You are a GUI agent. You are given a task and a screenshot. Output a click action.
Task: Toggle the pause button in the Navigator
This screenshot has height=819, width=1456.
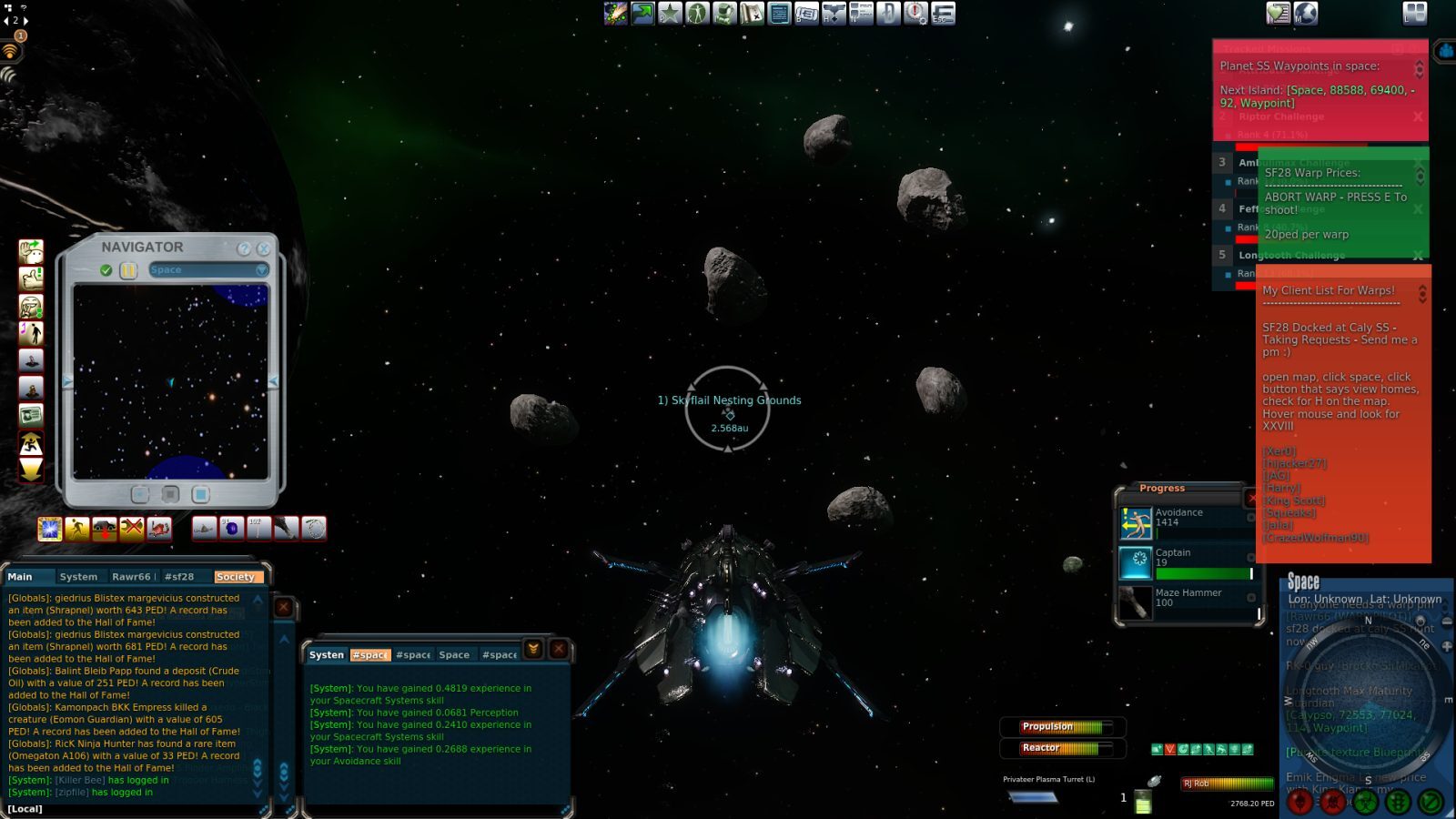[x=128, y=269]
